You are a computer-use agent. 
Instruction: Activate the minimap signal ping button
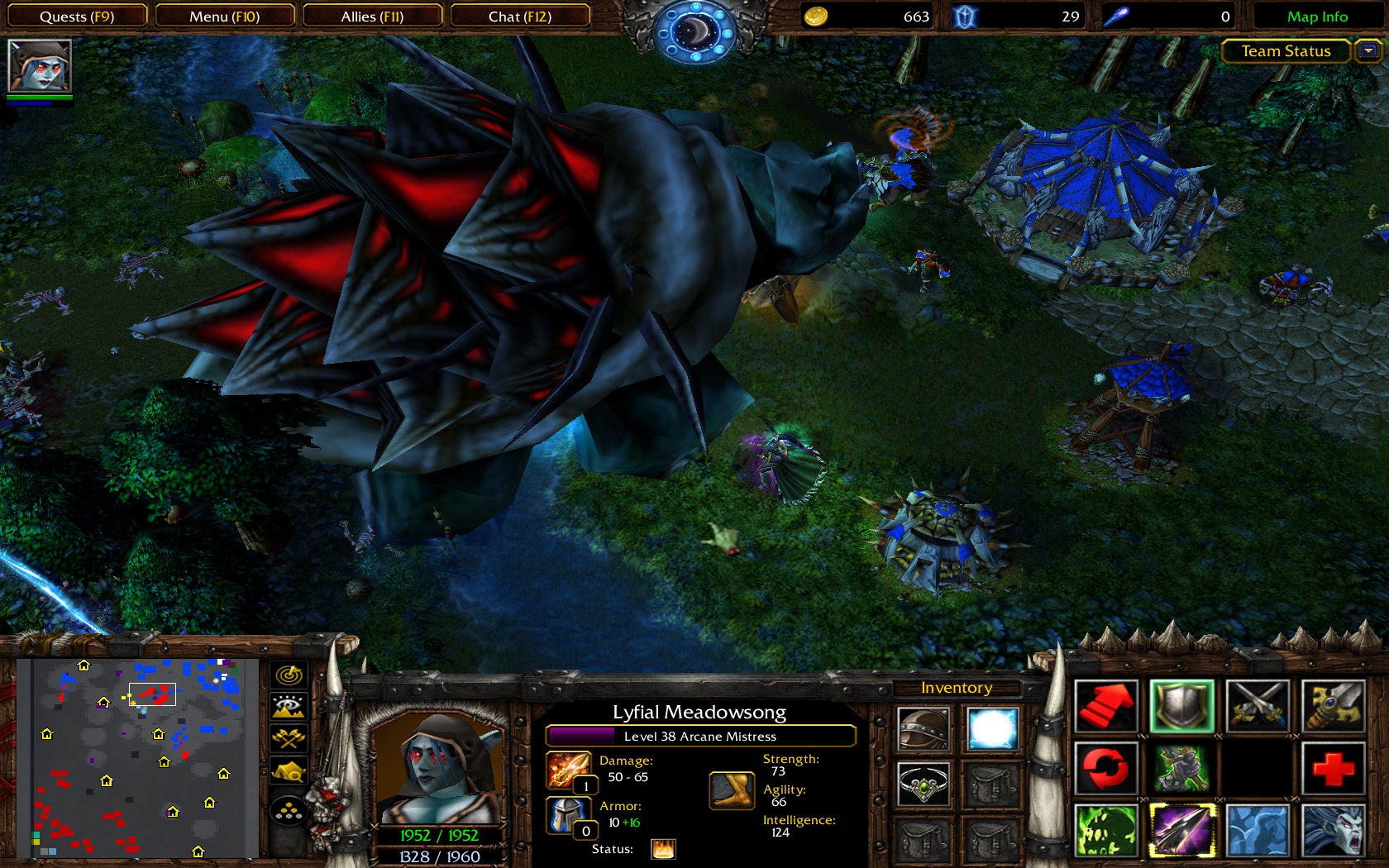pos(289,675)
